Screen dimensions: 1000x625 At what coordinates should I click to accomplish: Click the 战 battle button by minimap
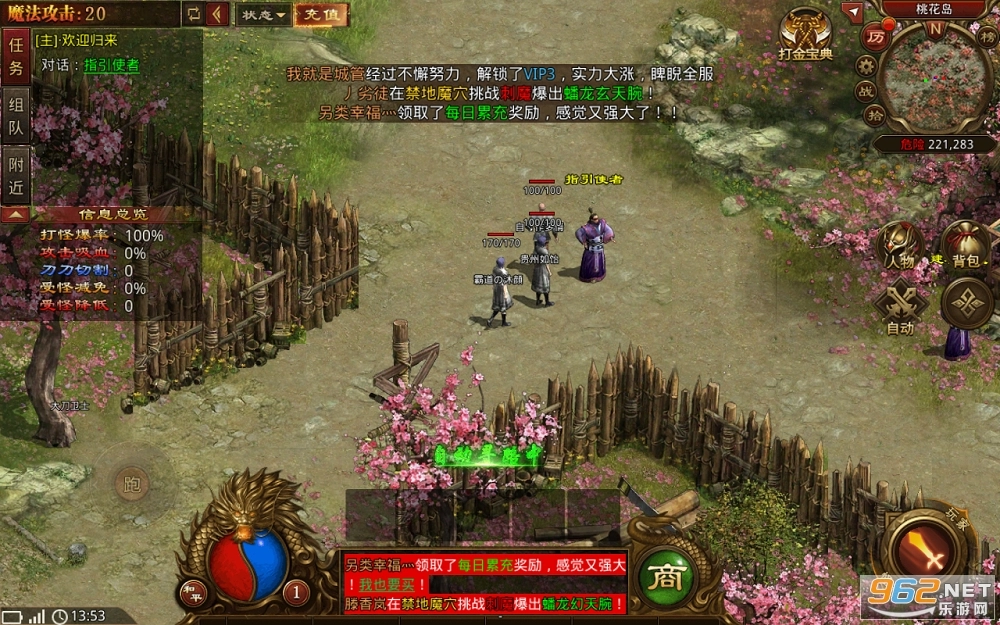point(864,91)
